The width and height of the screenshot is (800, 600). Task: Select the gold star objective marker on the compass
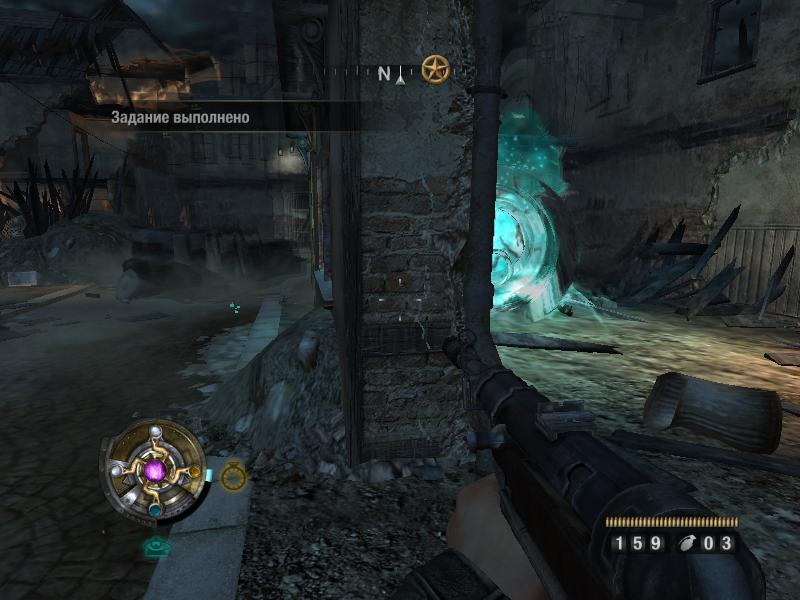435,70
